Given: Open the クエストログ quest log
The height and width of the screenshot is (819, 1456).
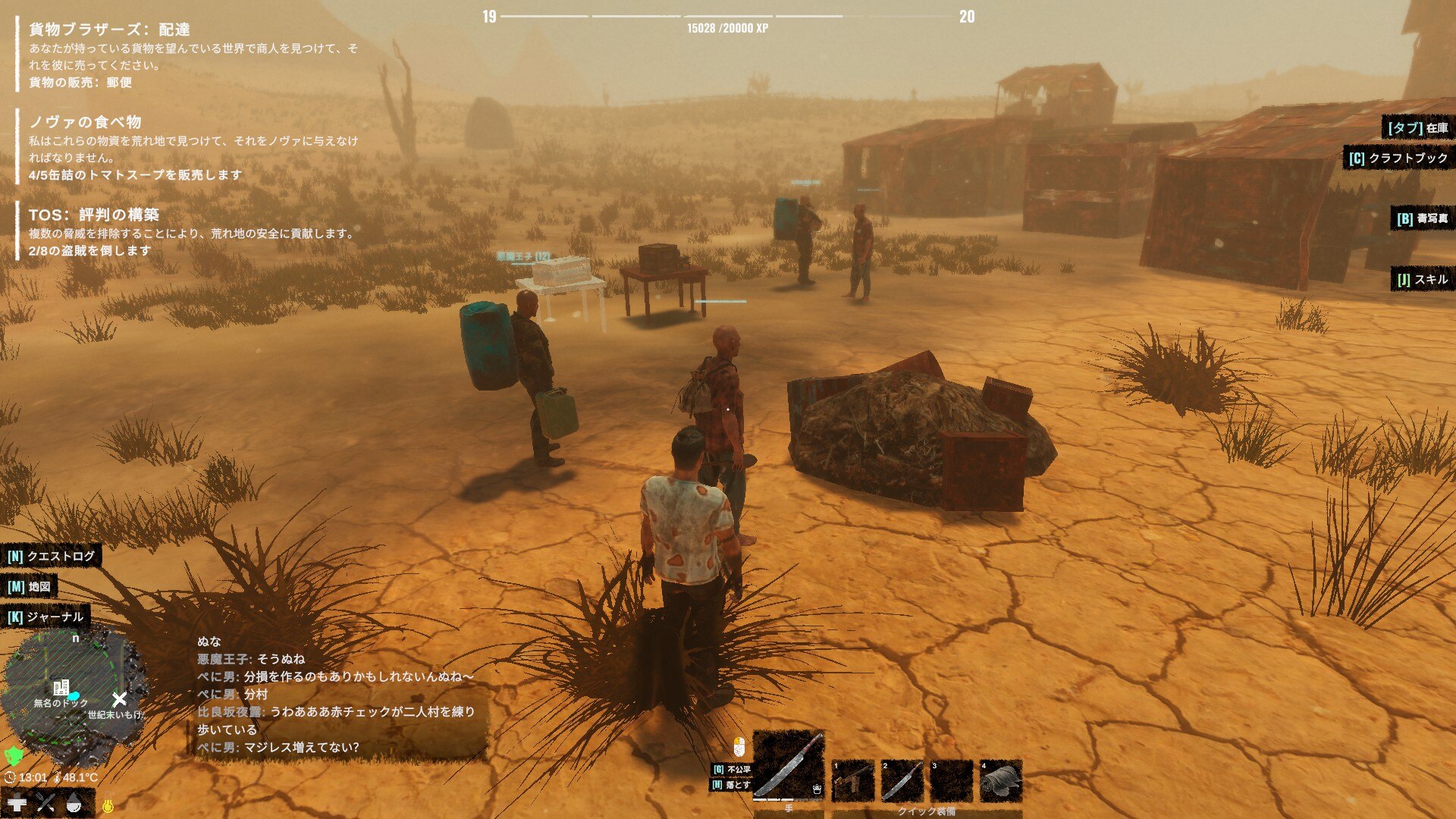Looking at the screenshot, I should coord(52,556).
